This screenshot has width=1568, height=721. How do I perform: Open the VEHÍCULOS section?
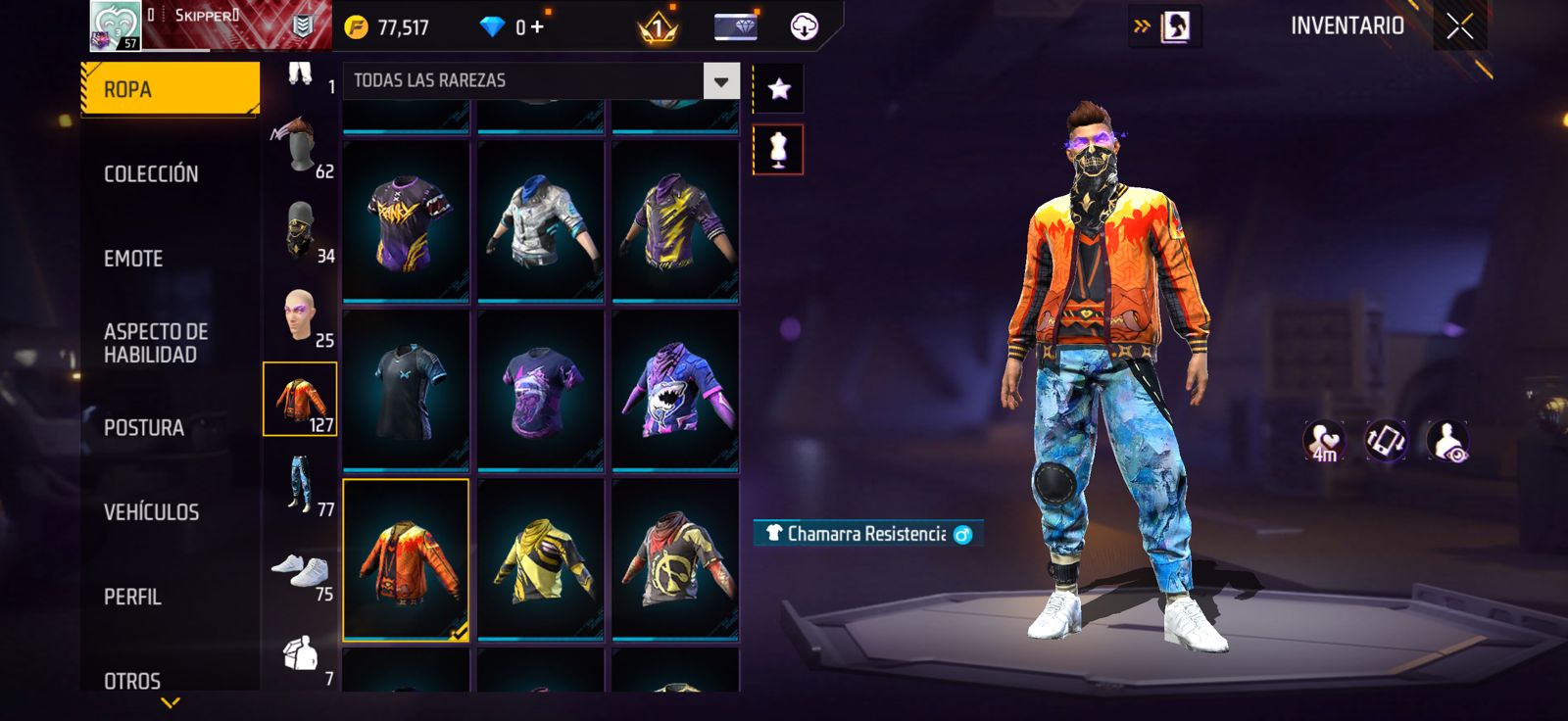pos(151,512)
